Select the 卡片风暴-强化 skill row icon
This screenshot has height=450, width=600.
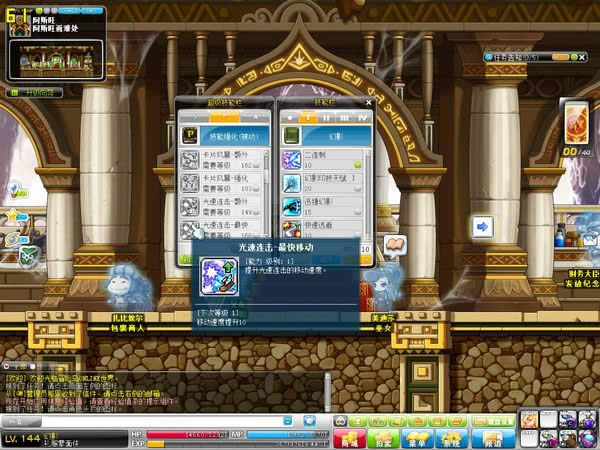[190, 181]
